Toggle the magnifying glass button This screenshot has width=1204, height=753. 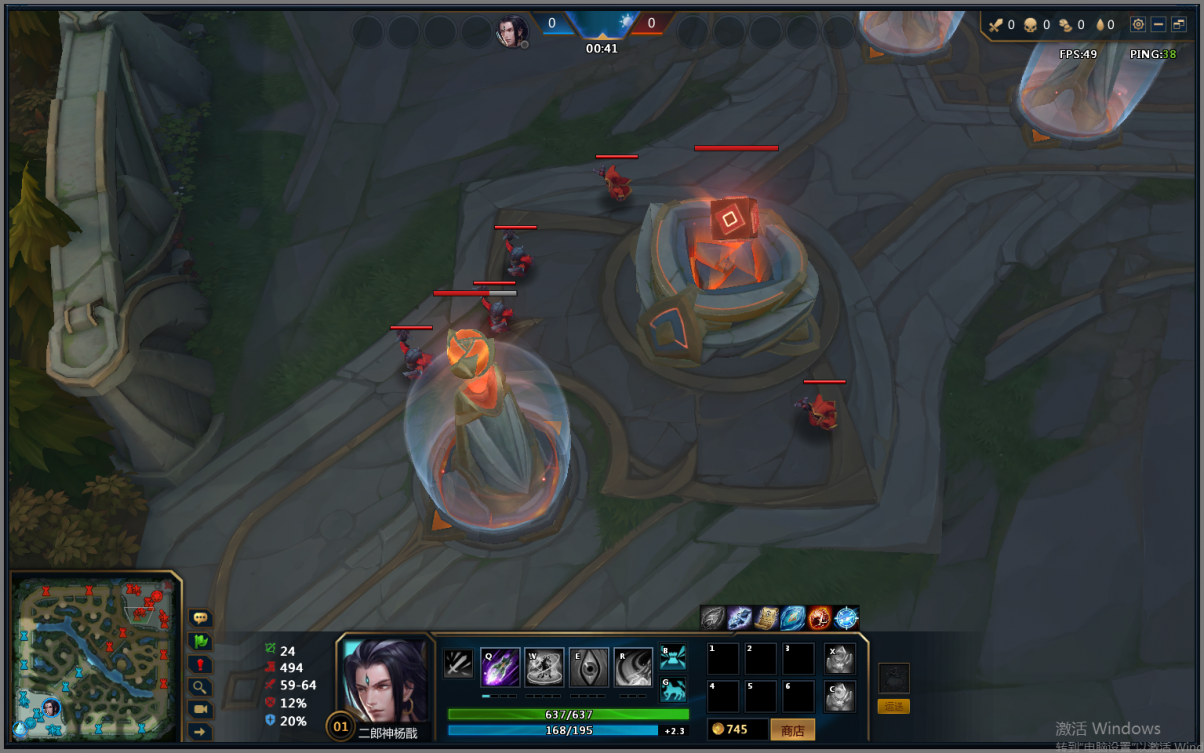pyautogui.click(x=200, y=687)
